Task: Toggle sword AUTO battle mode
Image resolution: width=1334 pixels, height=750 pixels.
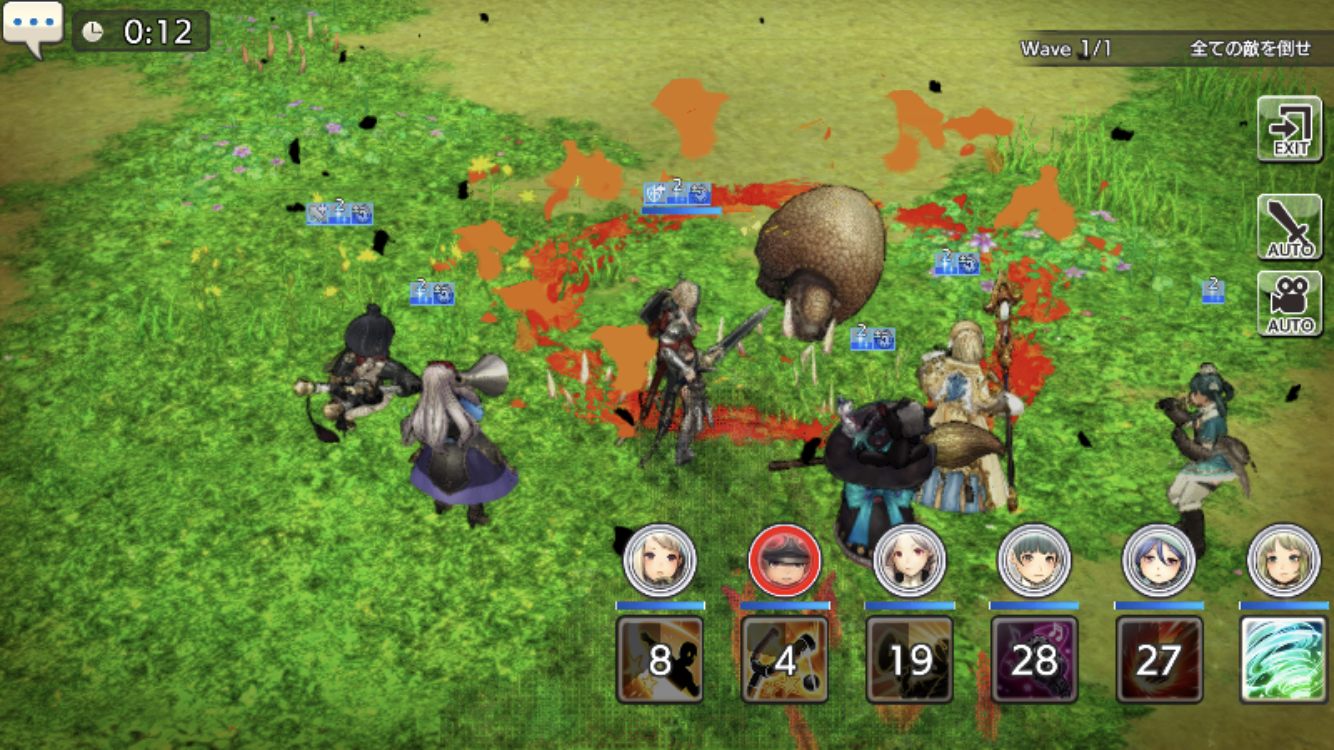Action: [1289, 227]
